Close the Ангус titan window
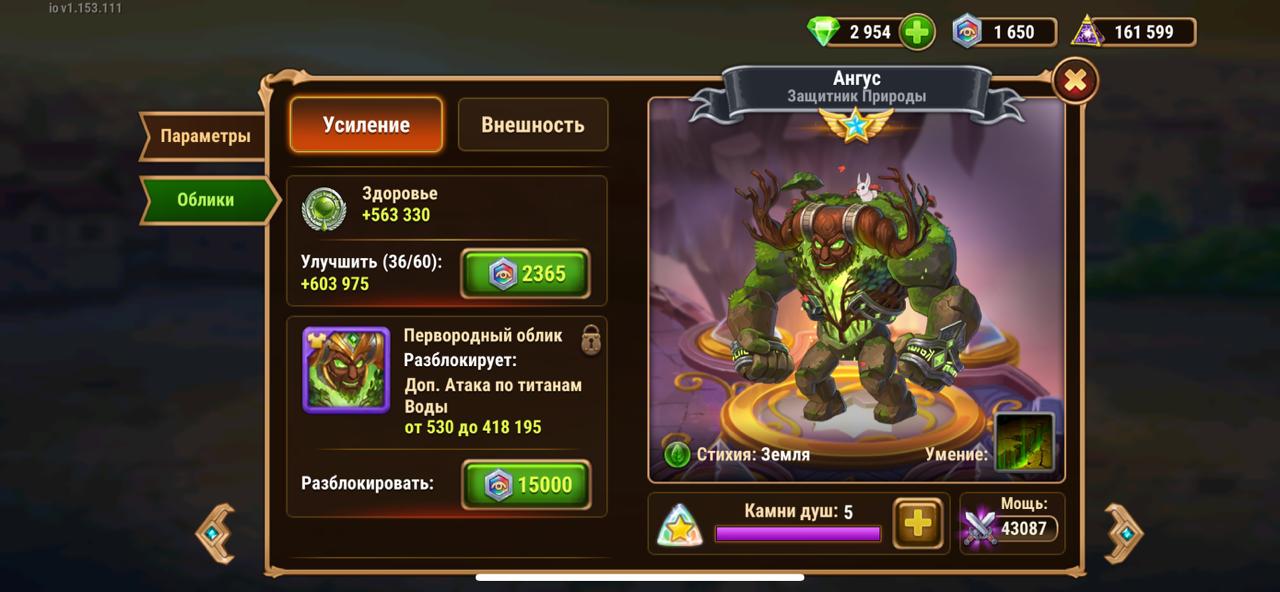 click(x=1075, y=82)
